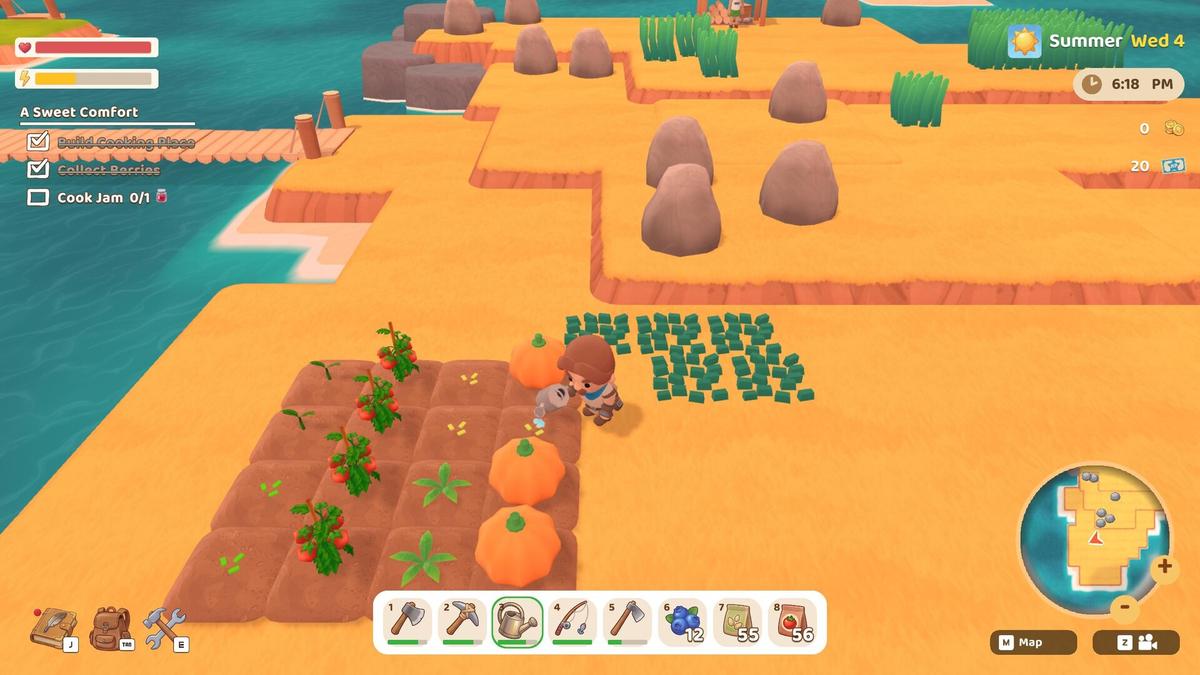Open the journal book icon
Screen dimensions: 1200x675
[x=52, y=628]
